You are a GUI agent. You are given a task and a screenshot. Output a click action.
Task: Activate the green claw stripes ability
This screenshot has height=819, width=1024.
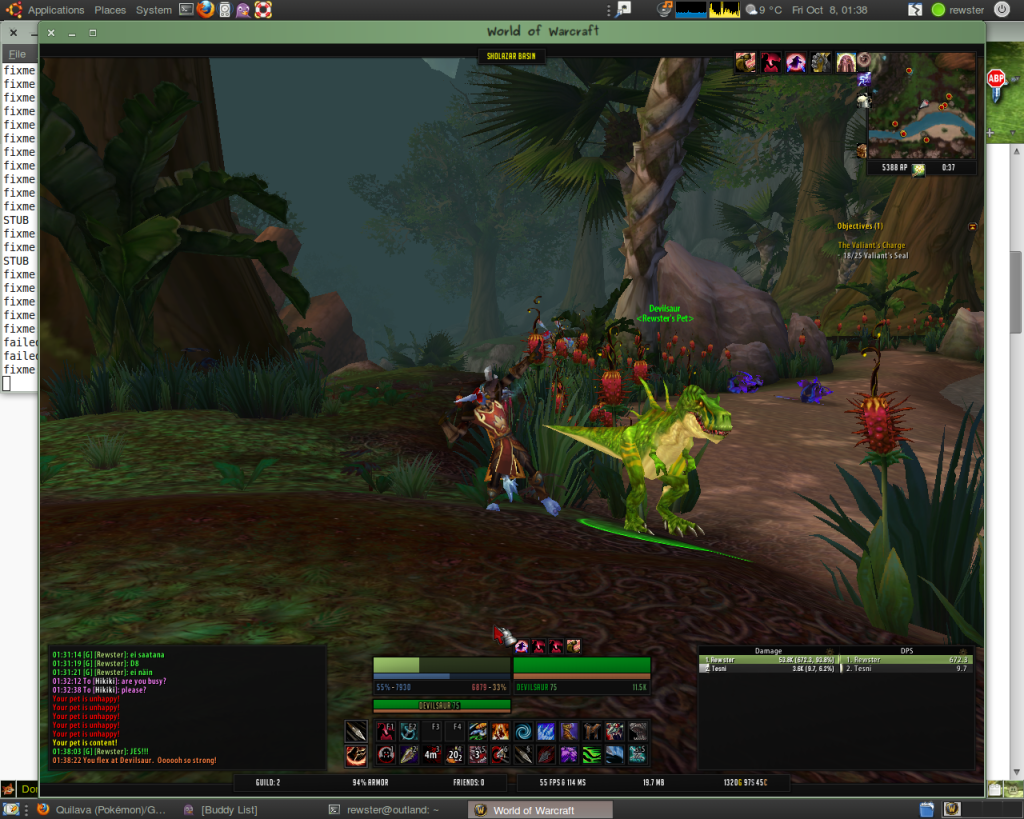(593, 754)
